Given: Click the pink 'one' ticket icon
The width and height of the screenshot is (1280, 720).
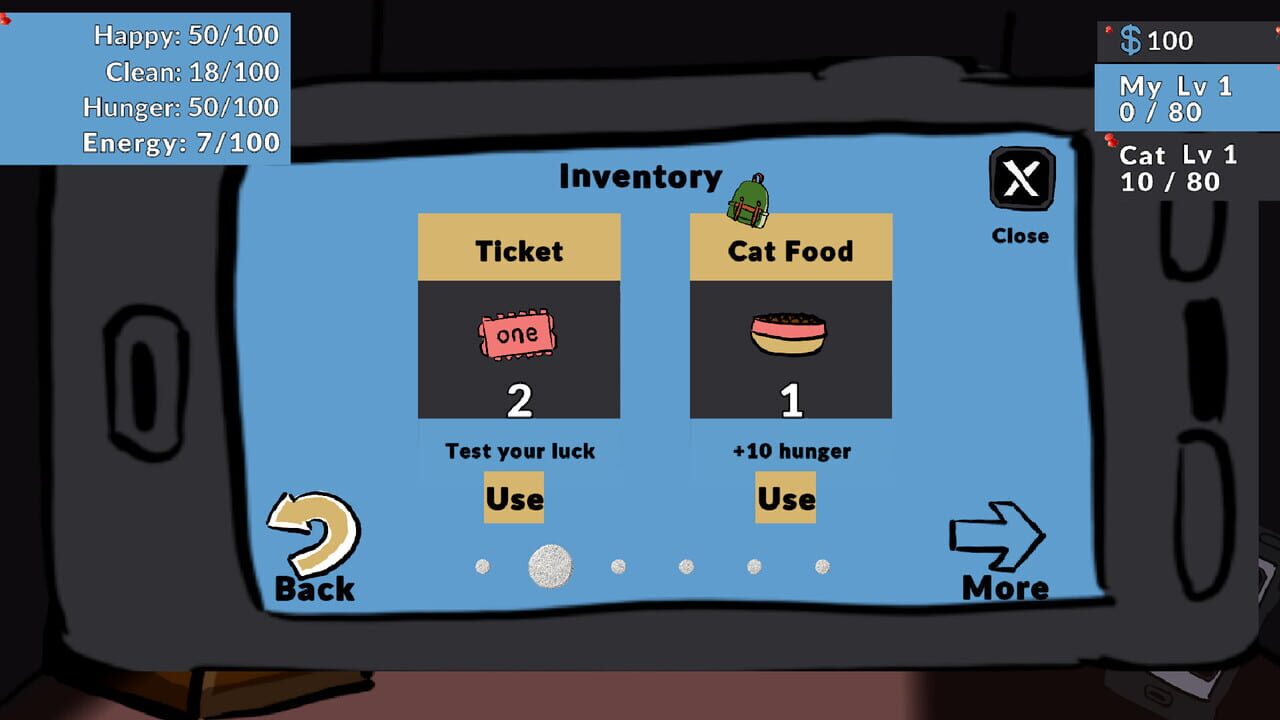Looking at the screenshot, I should click(516, 333).
